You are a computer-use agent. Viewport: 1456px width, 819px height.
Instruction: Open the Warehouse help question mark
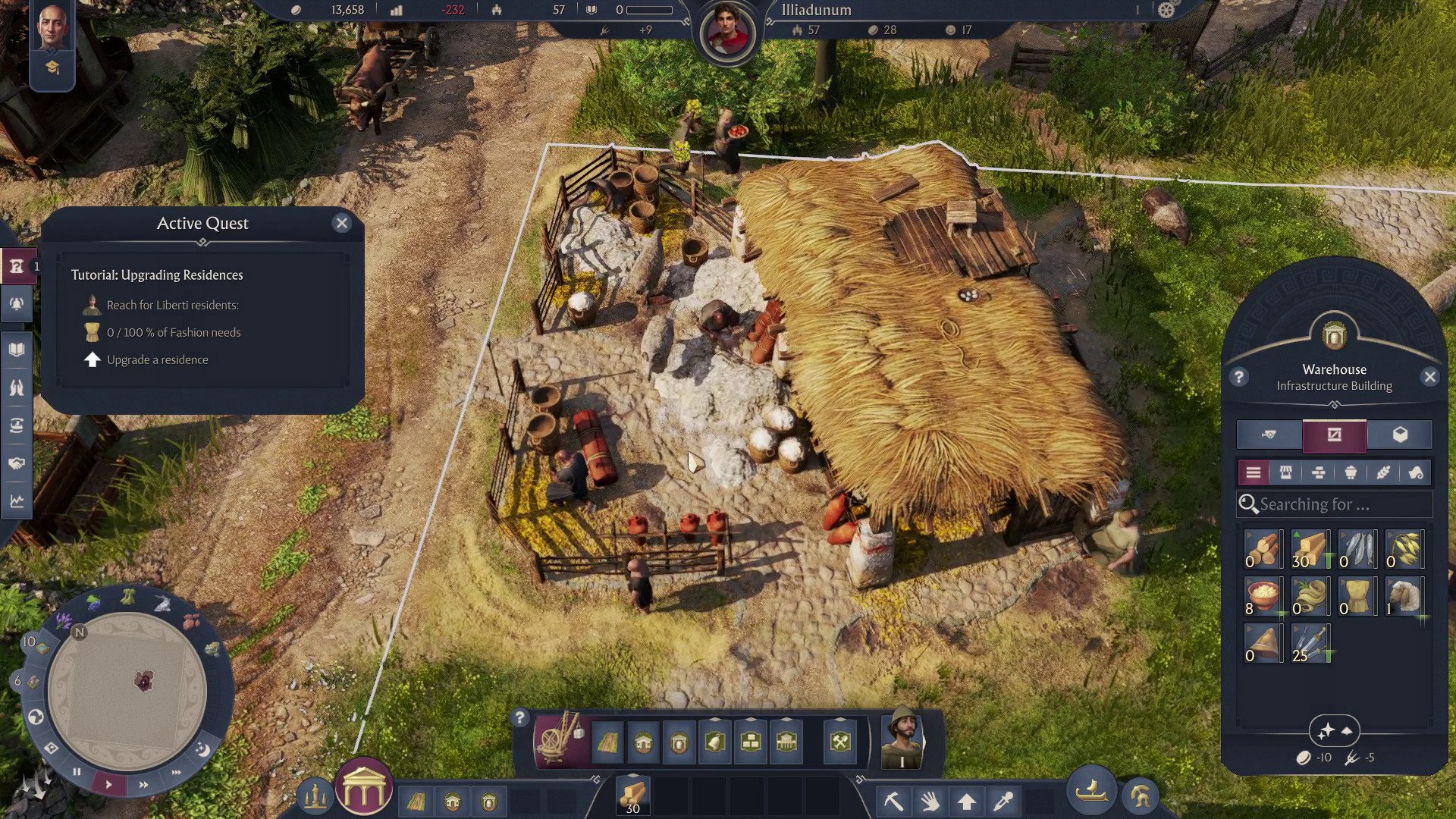pos(1239,377)
